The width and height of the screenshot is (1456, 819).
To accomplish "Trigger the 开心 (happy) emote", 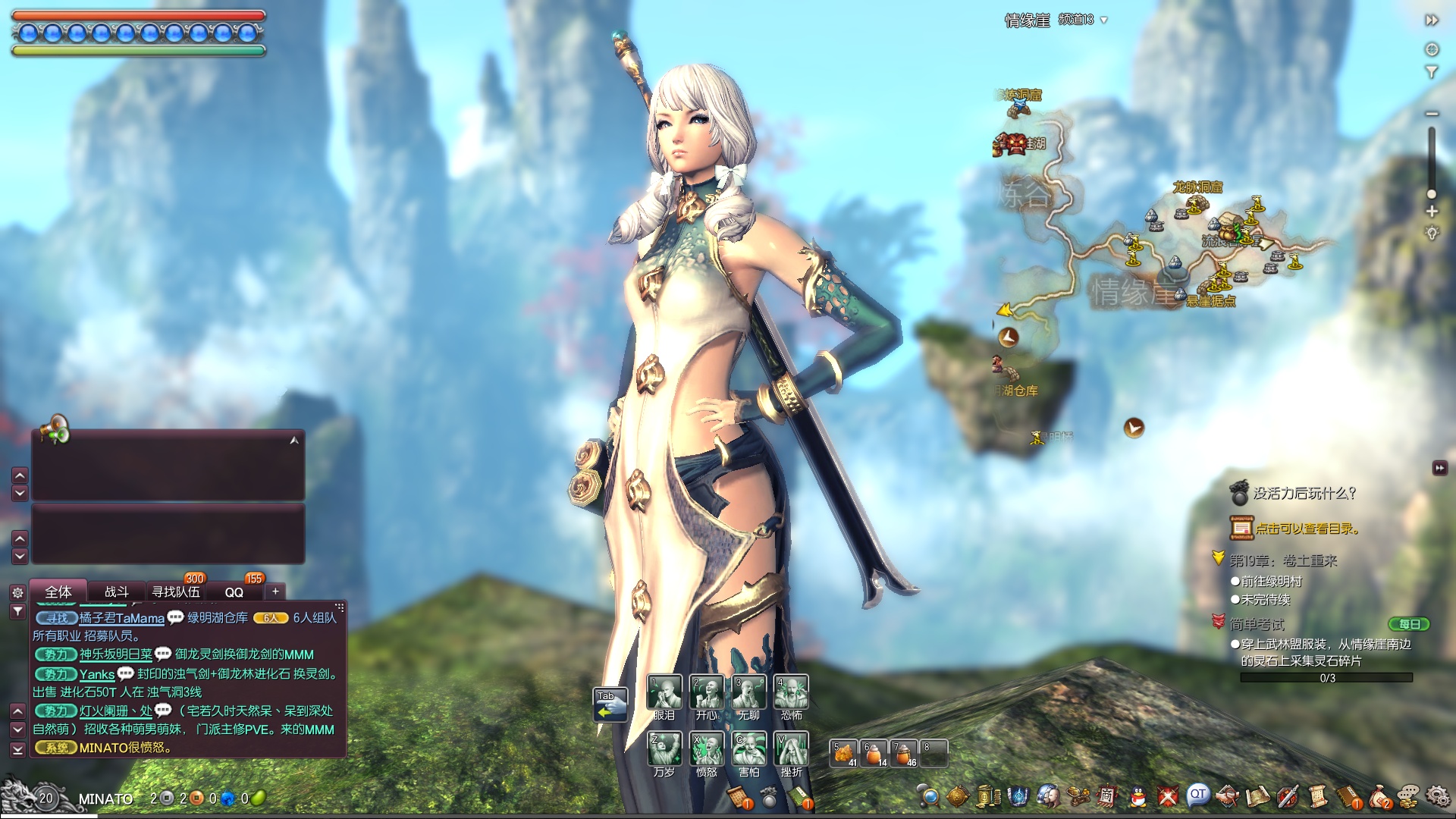I will pos(707,692).
